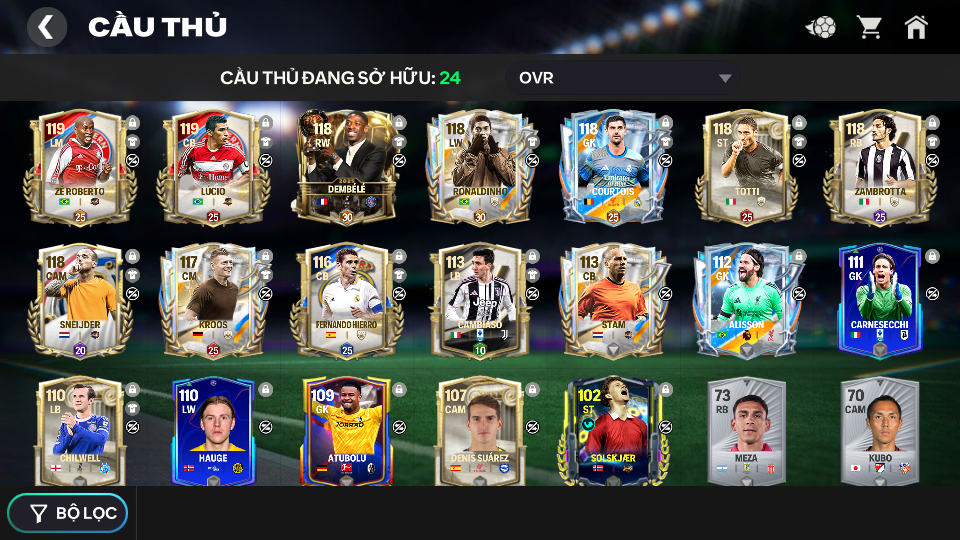Pick the Ronaldinho player card

point(479,167)
